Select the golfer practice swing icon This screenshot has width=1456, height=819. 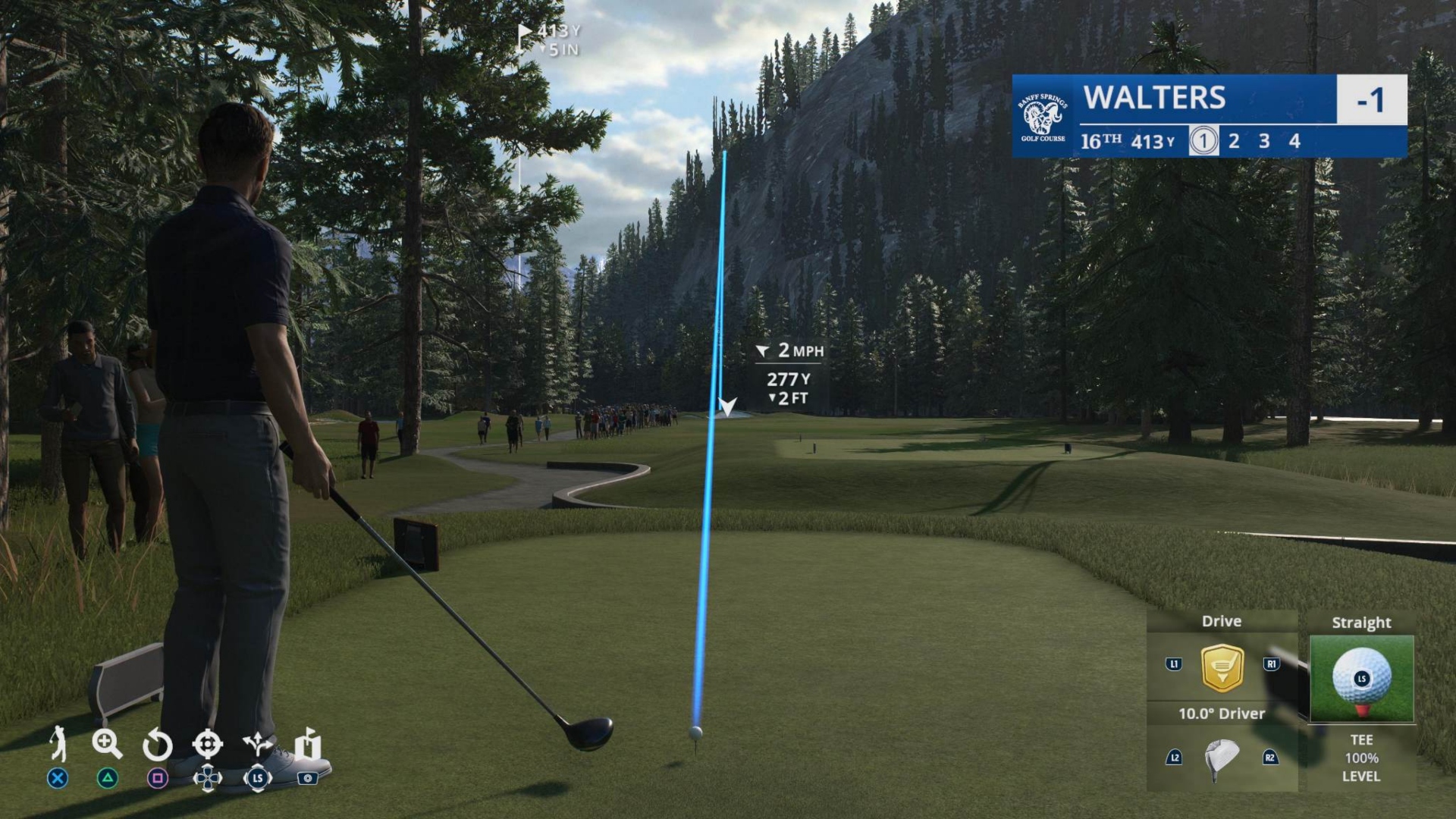click(x=58, y=743)
